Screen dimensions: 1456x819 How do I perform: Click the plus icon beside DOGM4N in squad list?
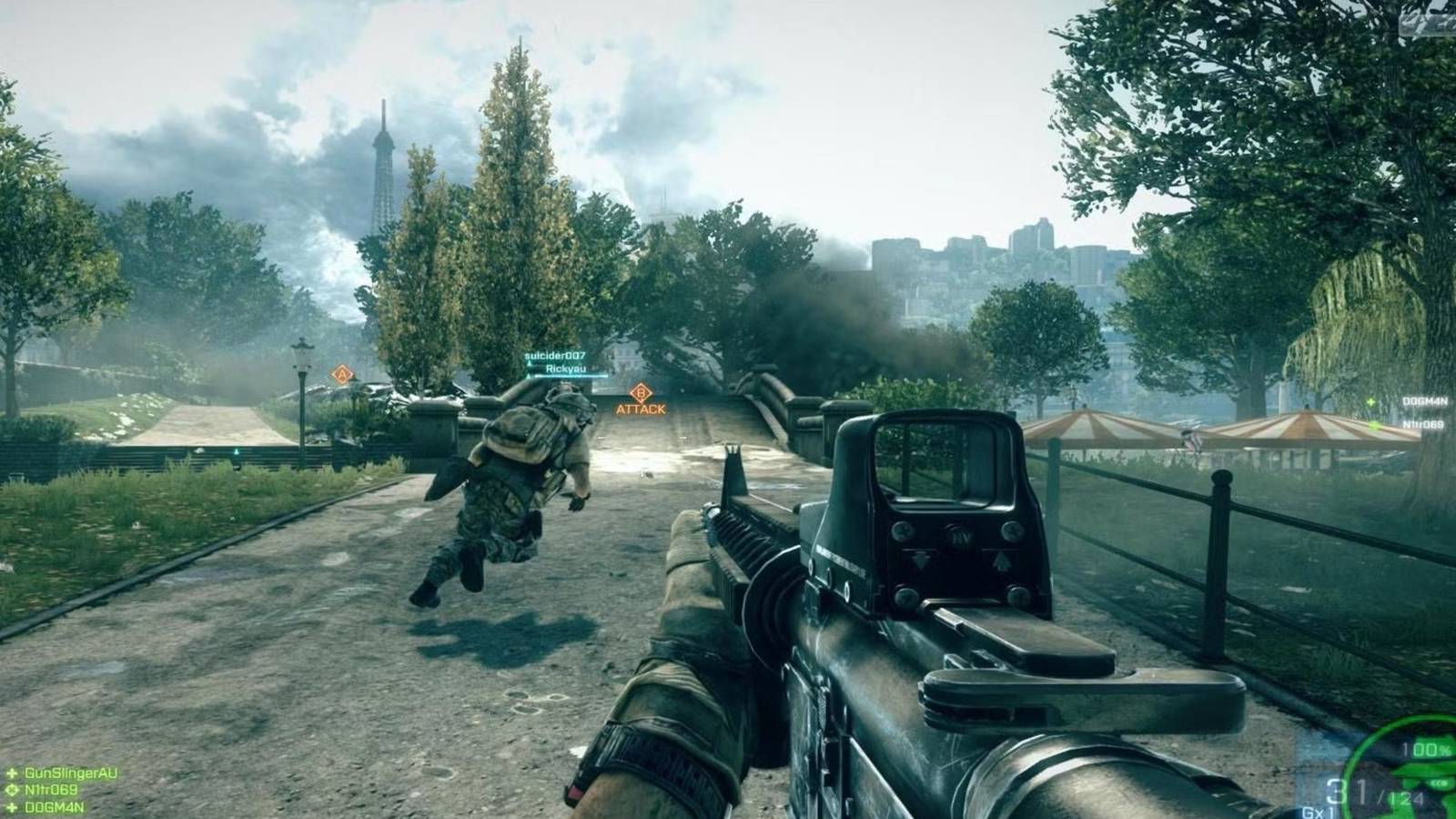click(12, 806)
